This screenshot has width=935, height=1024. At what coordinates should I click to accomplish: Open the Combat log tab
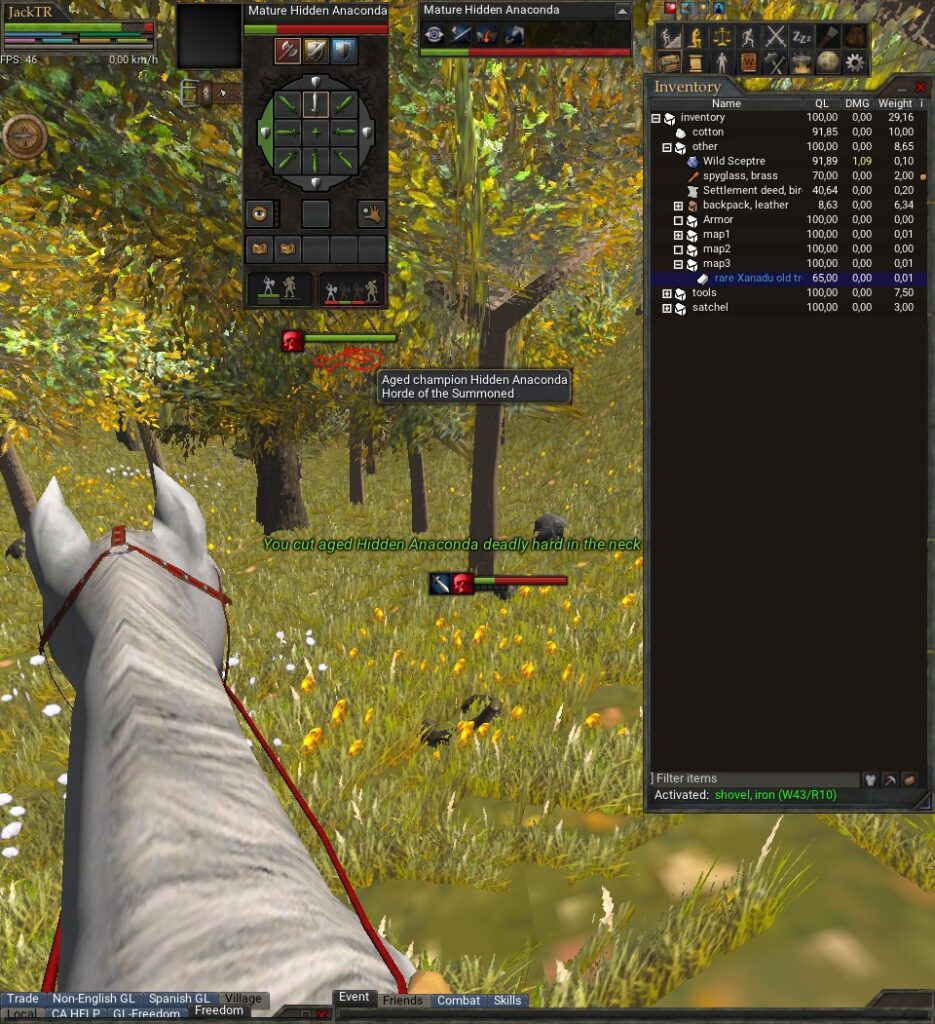tap(458, 1000)
